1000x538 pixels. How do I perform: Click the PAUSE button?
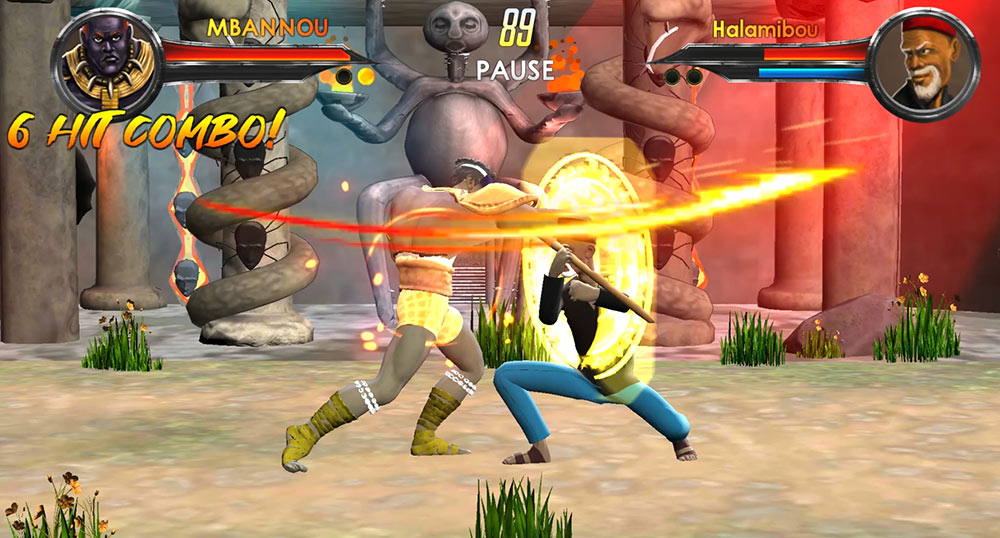[x=515, y=70]
